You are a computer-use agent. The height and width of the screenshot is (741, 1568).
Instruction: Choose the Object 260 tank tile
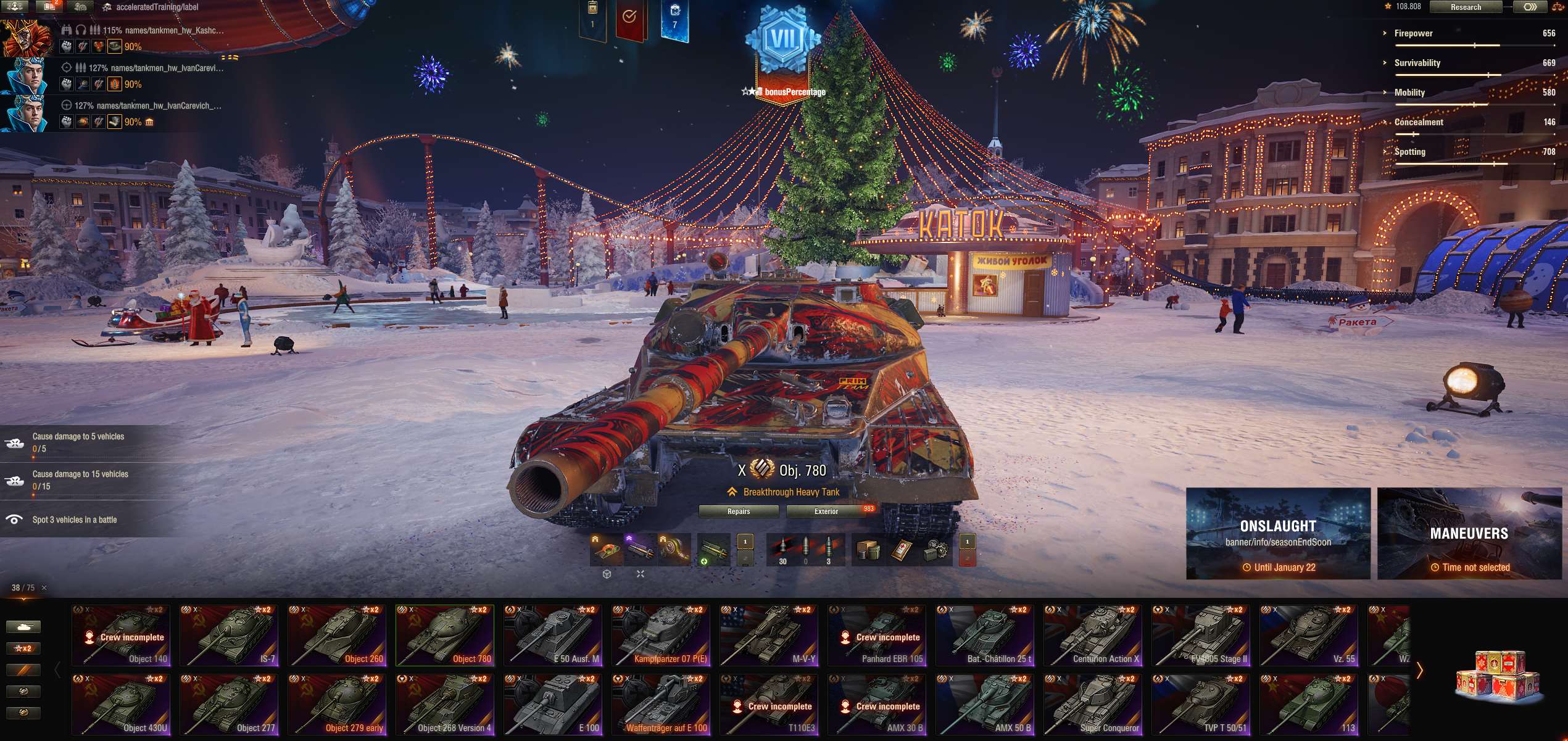click(x=337, y=635)
